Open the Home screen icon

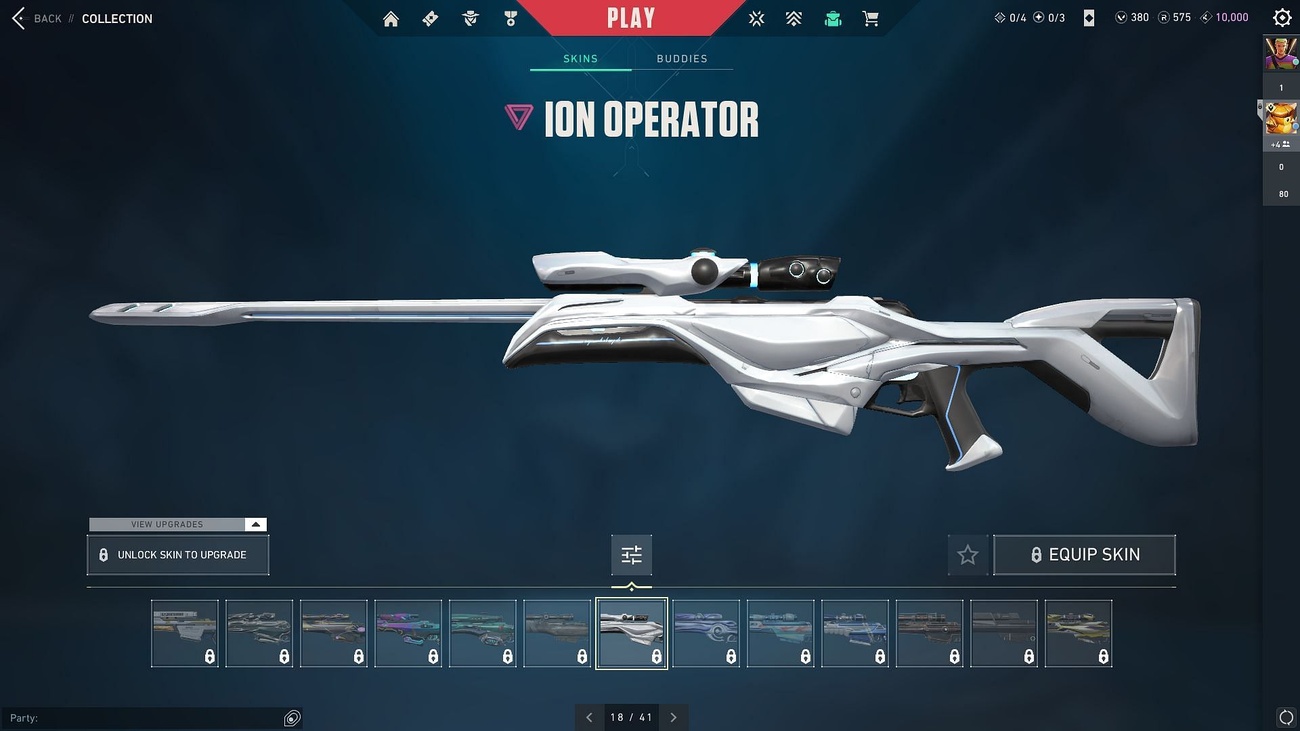390,17
